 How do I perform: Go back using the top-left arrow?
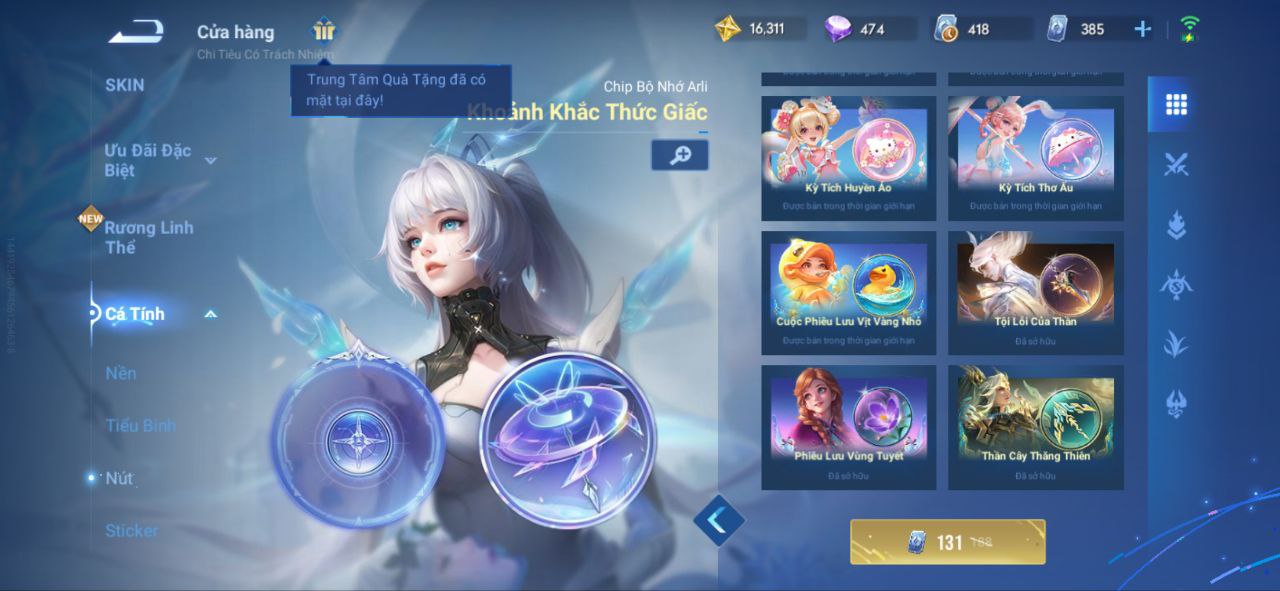pos(137,32)
